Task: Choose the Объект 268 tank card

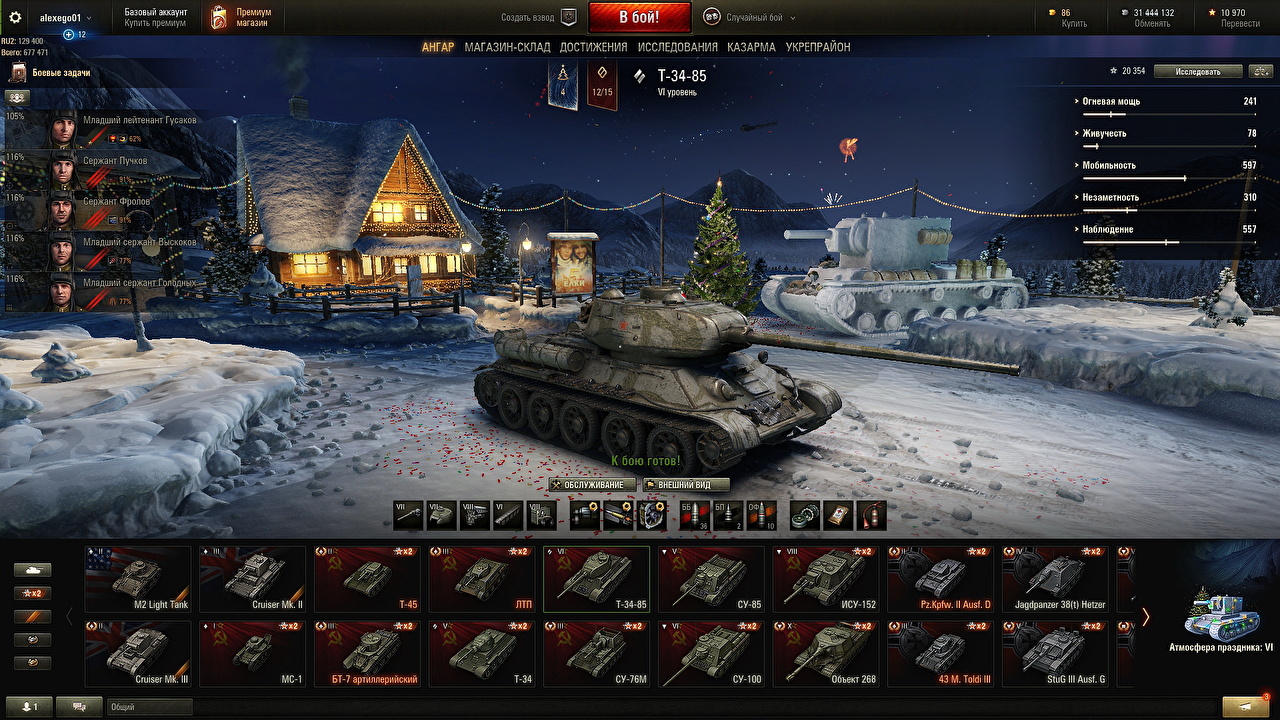Action: coord(826,654)
